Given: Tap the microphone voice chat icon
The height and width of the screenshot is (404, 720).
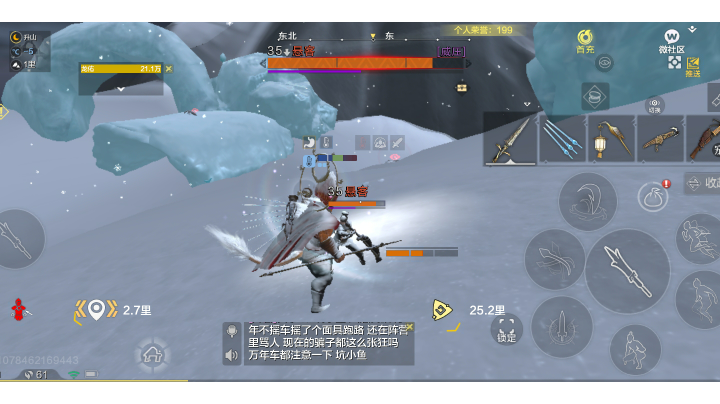Looking at the screenshot, I should [x=232, y=330].
